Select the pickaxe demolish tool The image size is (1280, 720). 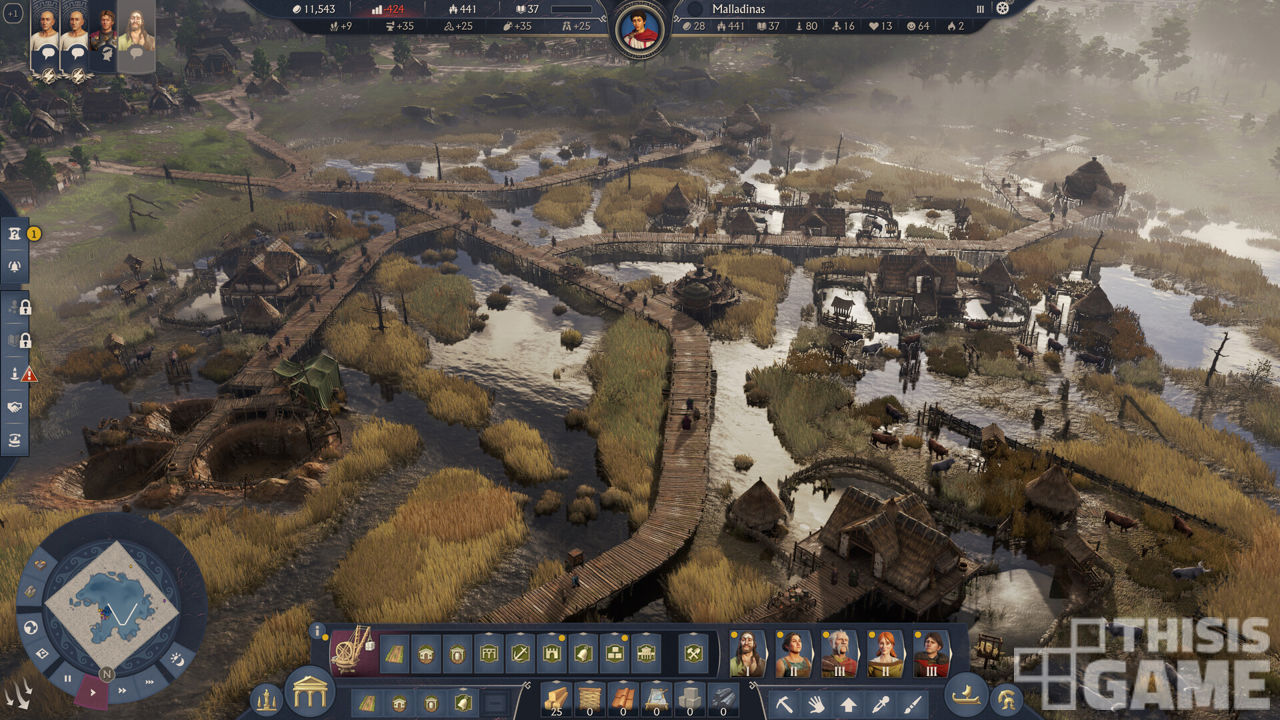coord(784,703)
